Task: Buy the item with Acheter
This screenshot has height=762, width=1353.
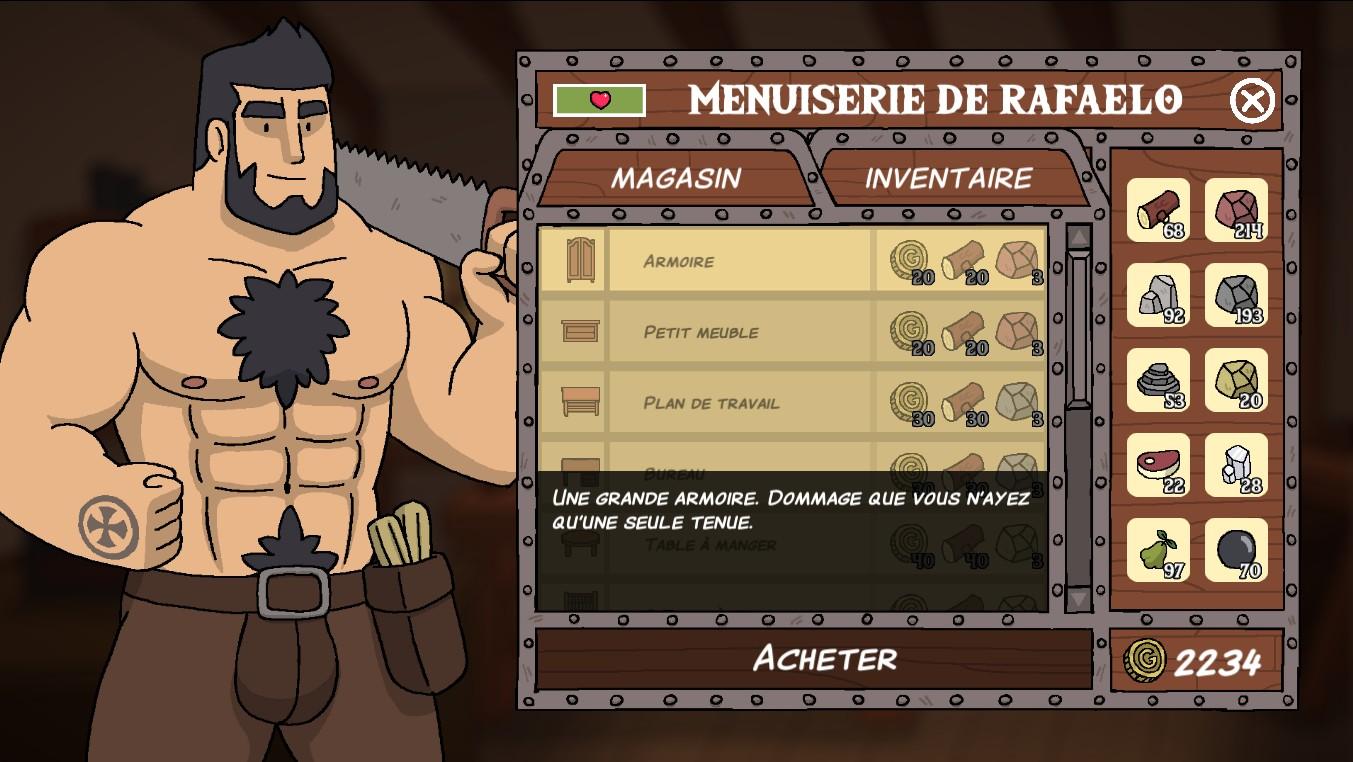Action: [824, 658]
